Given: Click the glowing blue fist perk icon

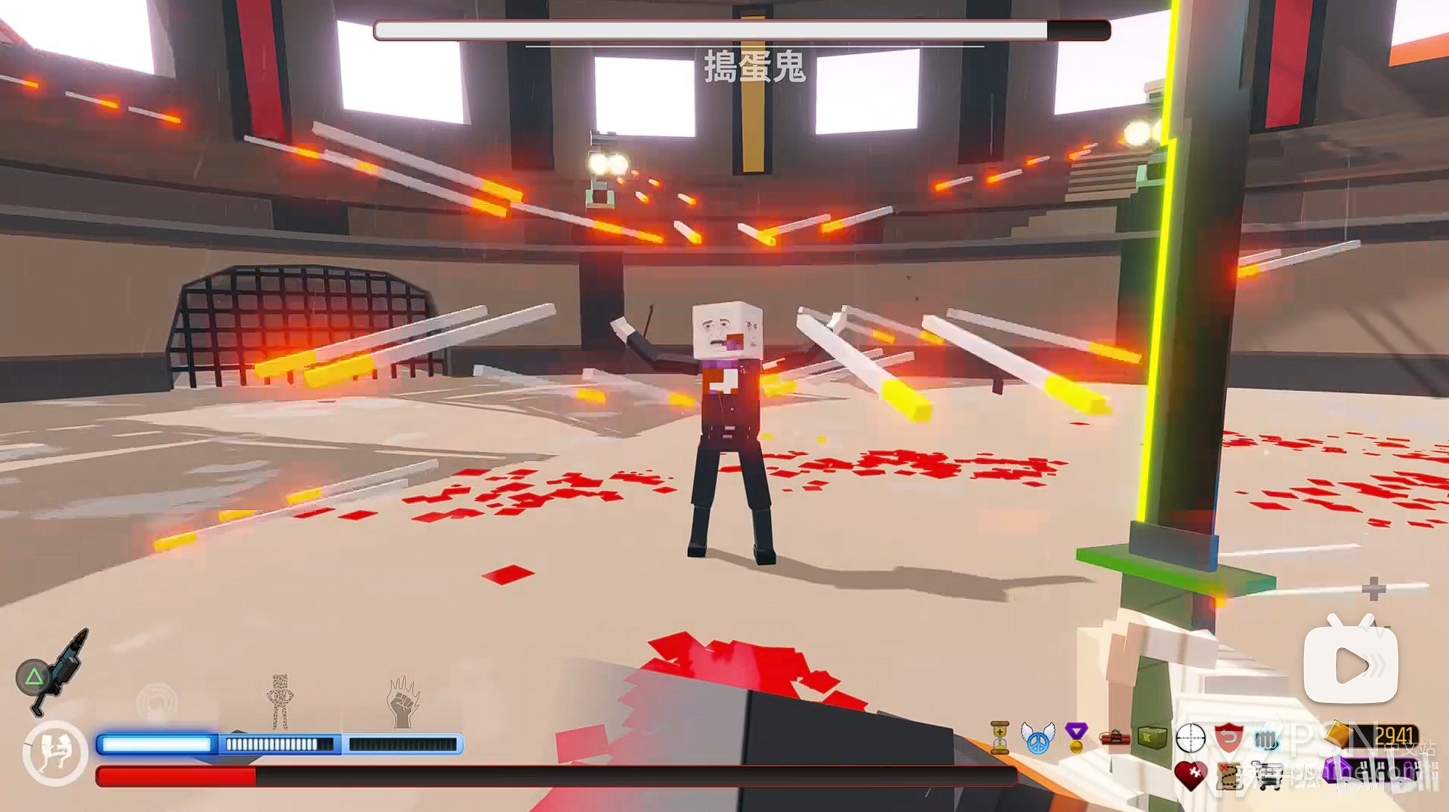Looking at the screenshot, I should [1267, 738].
